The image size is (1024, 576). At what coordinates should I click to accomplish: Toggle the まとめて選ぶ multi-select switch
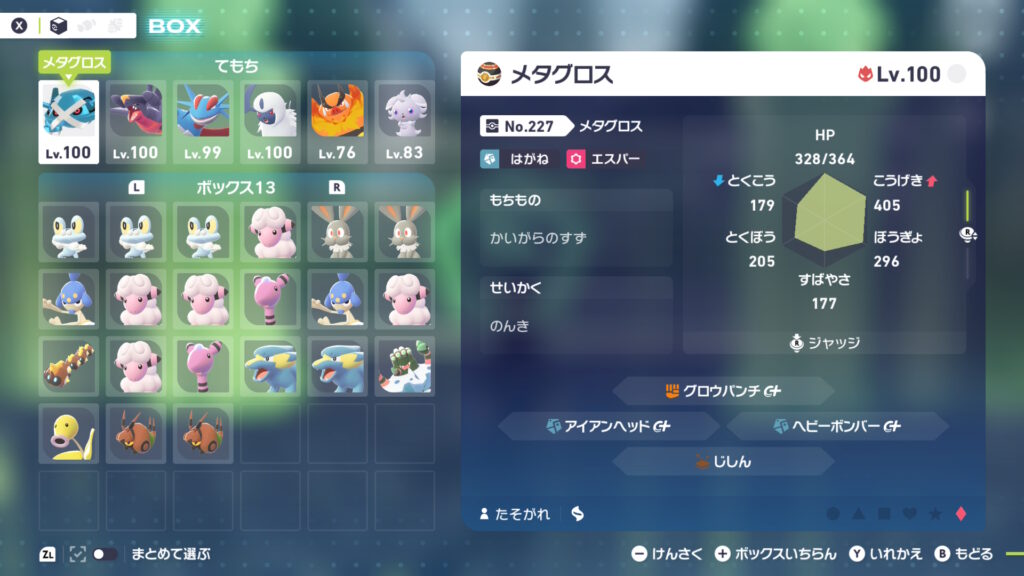(104, 553)
